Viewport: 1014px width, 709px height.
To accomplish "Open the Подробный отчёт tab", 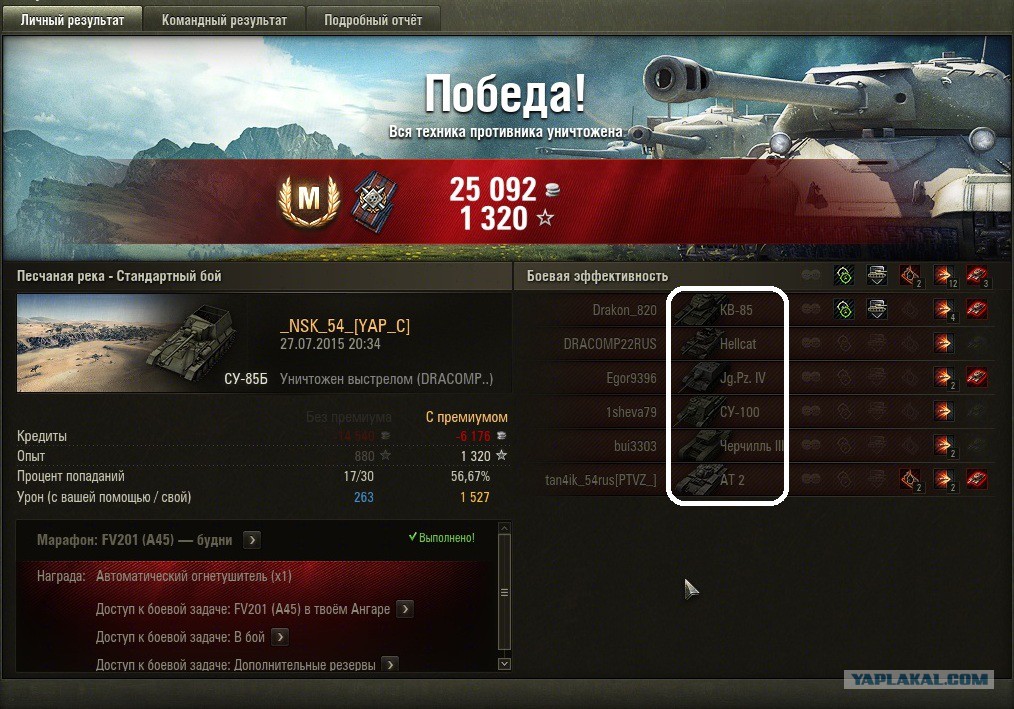I will [x=371, y=20].
